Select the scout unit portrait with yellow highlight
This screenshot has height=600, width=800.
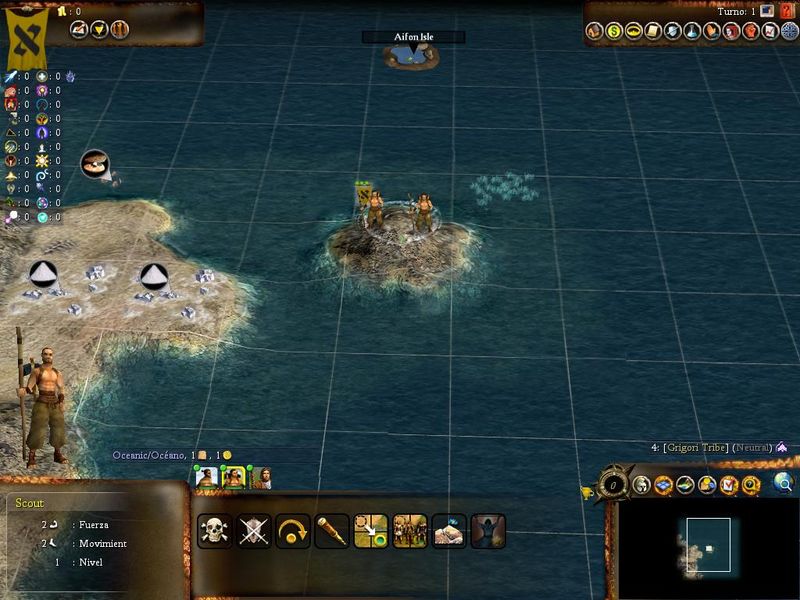[233, 477]
